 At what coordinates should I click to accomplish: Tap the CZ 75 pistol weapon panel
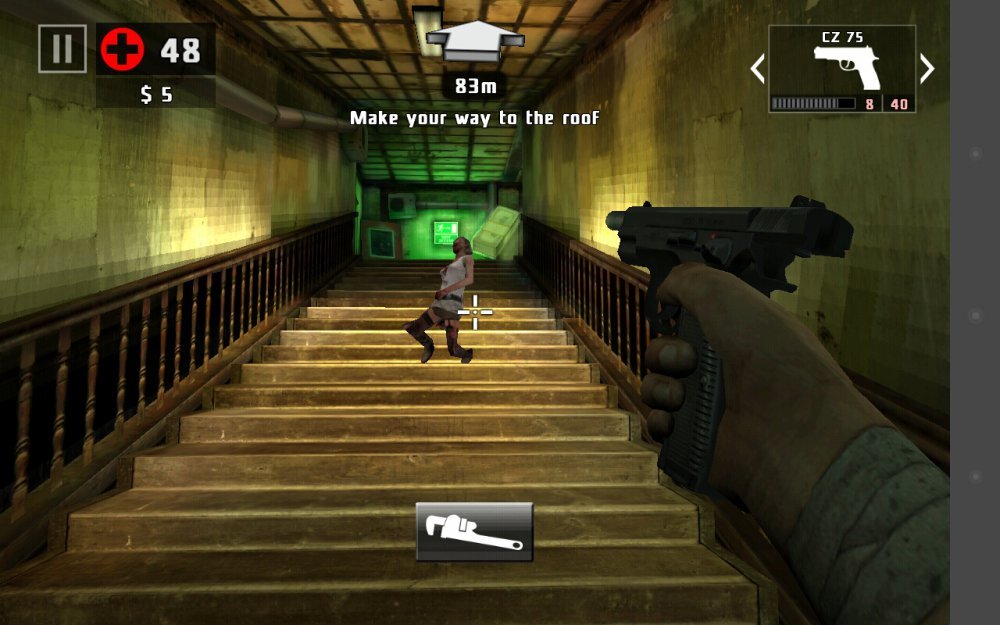[842, 68]
